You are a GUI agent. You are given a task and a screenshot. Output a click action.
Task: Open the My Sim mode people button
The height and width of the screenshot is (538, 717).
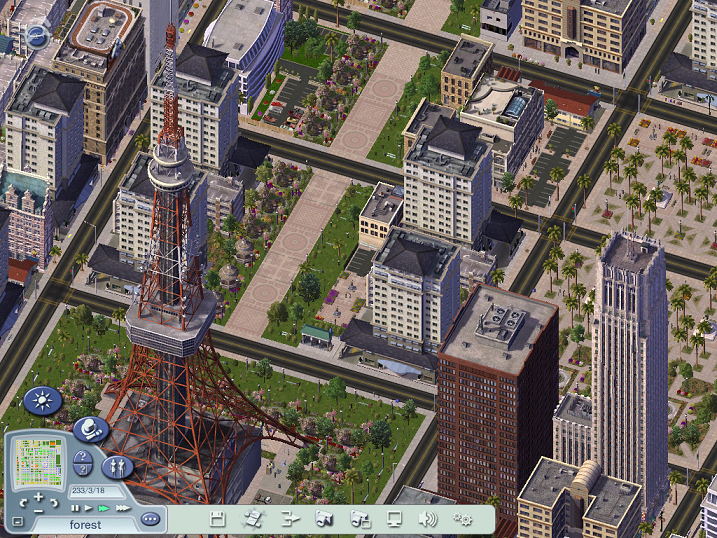click(x=117, y=466)
